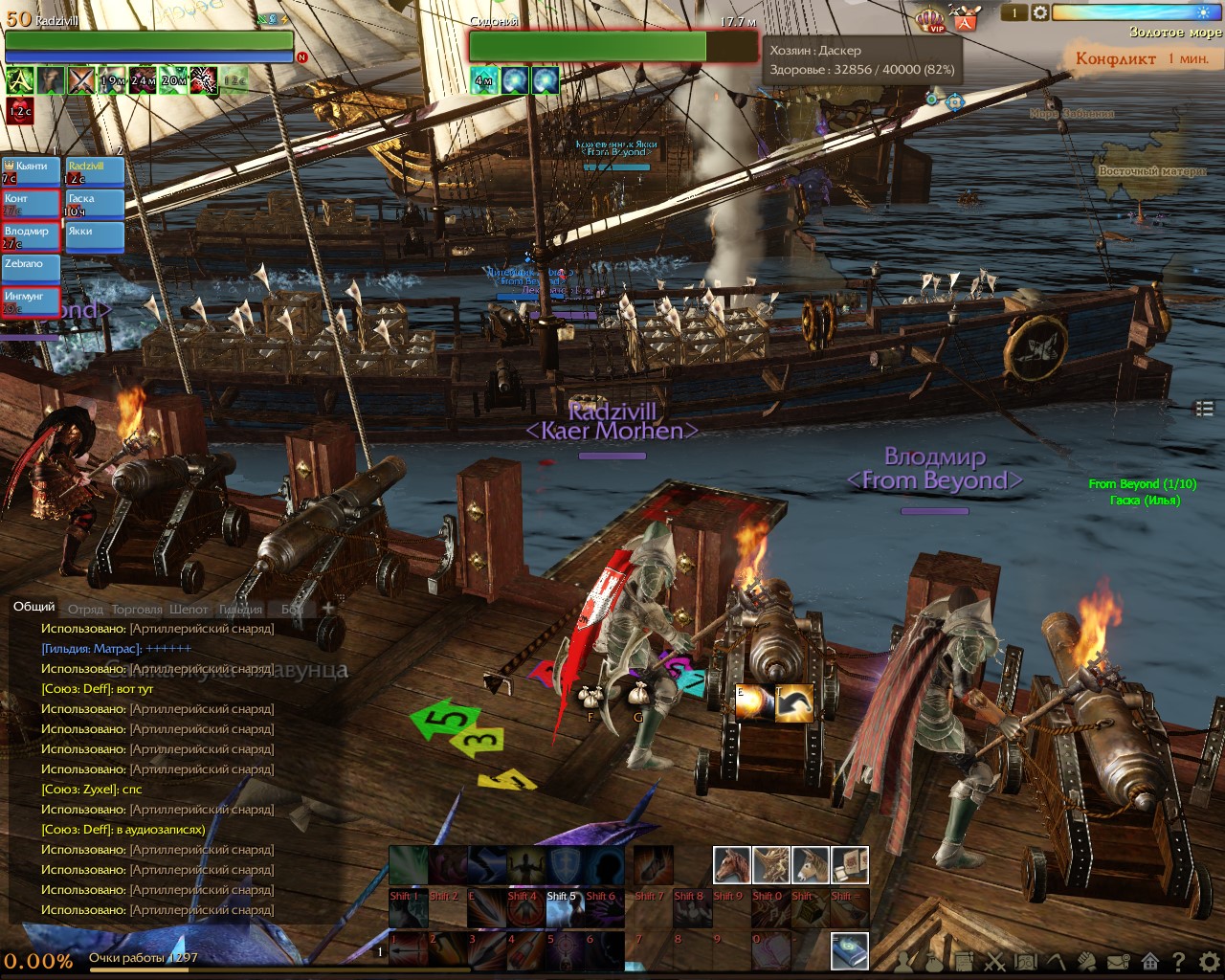Open the VIP crown menu

929,20
